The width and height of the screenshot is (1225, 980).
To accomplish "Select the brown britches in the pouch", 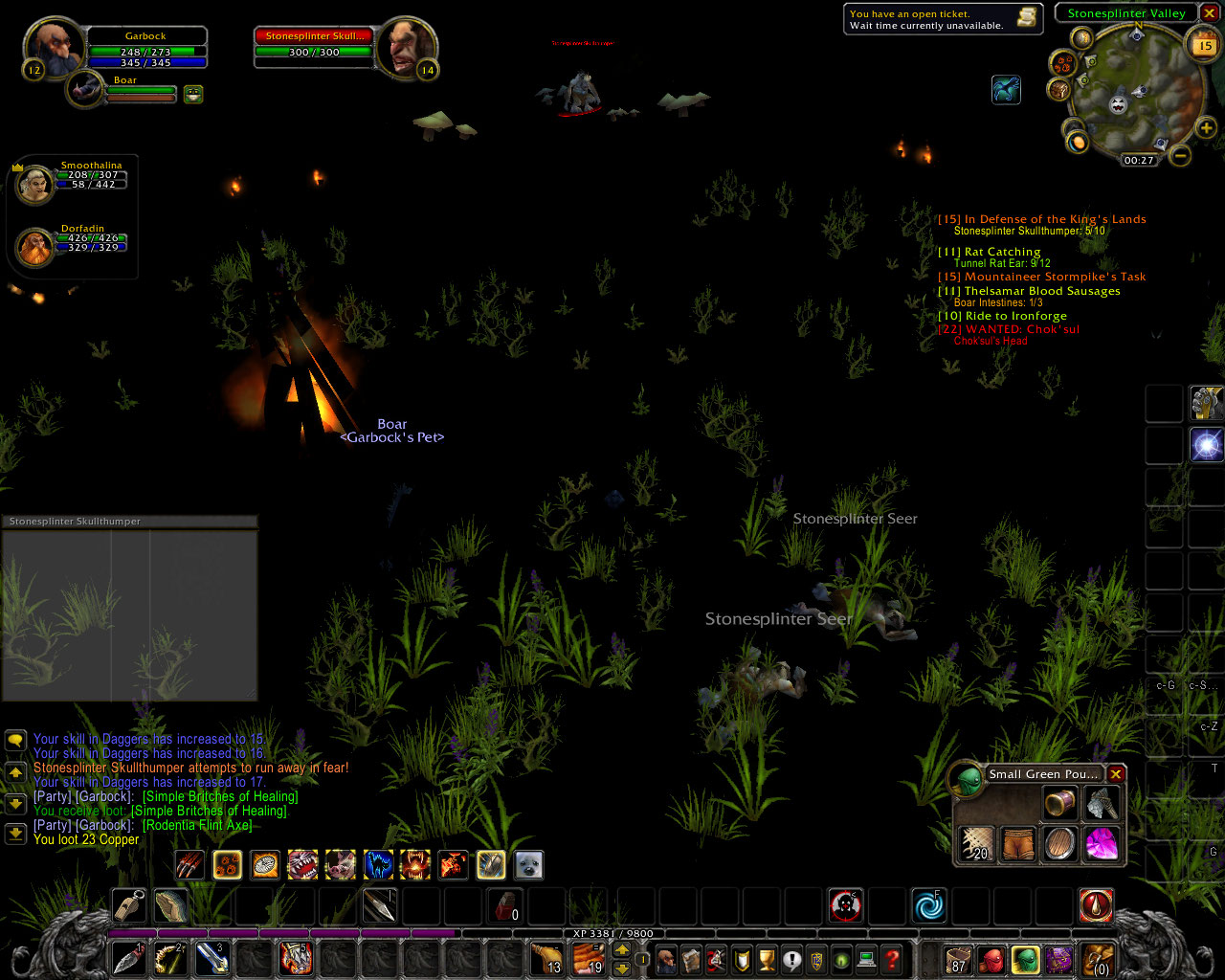I will (1018, 844).
